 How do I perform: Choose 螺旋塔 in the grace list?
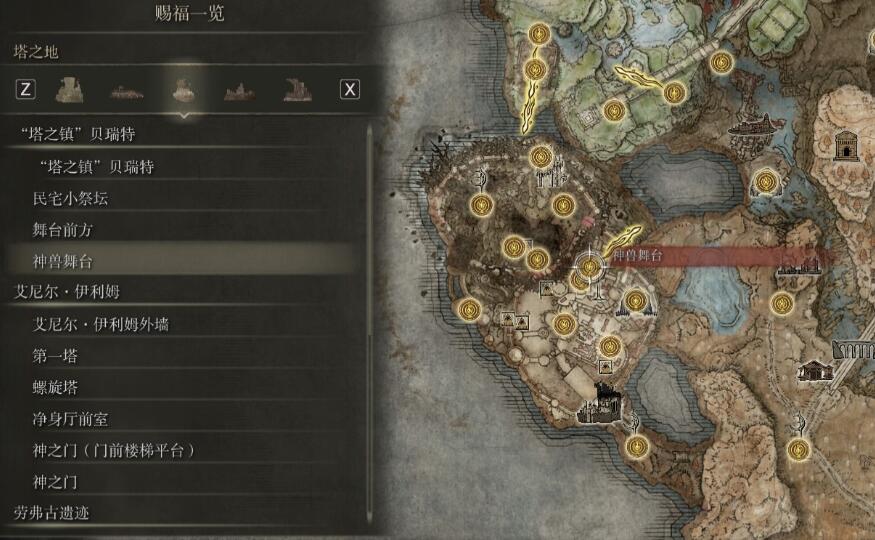(x=55, y=387)
